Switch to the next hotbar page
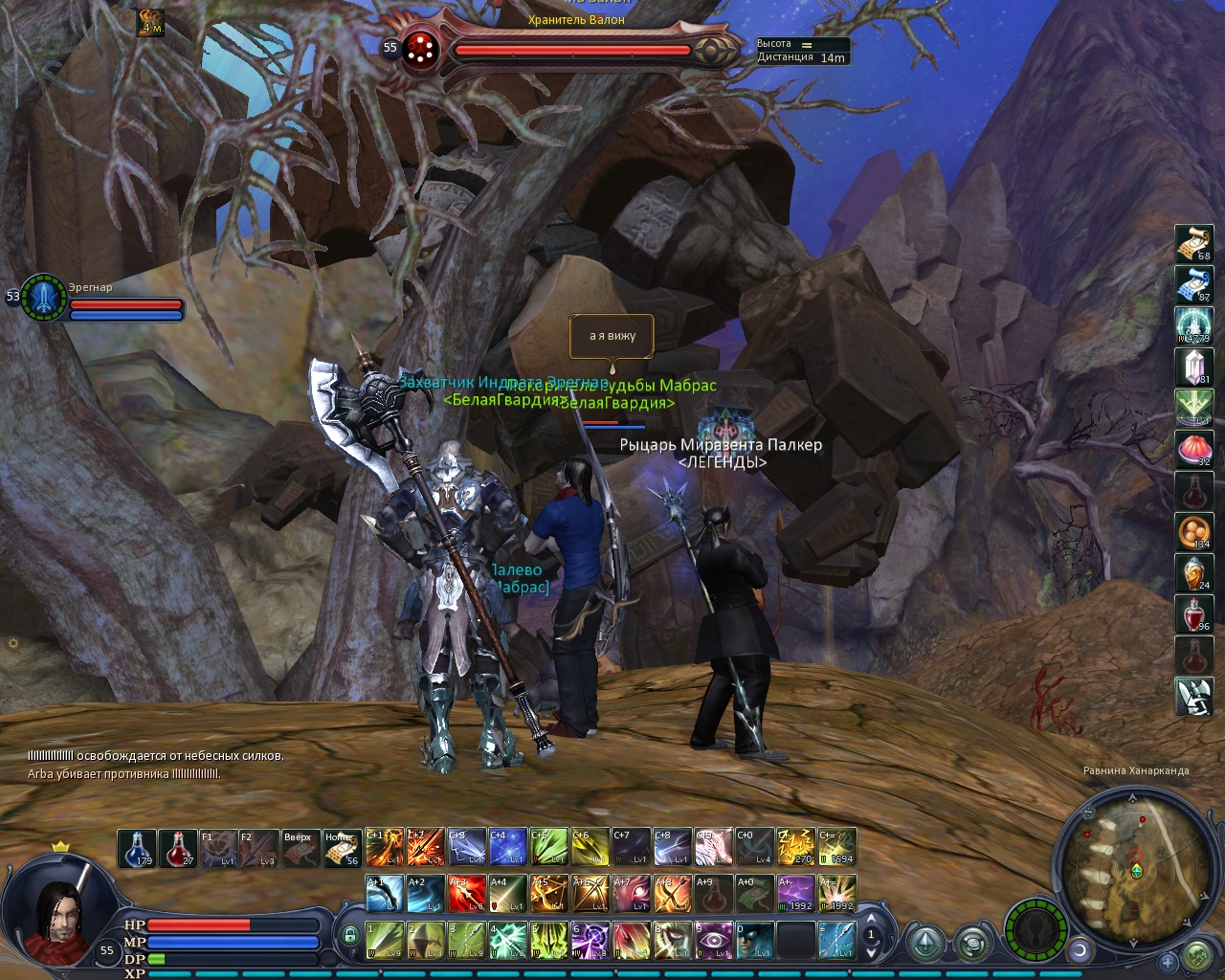 point(871,953)
